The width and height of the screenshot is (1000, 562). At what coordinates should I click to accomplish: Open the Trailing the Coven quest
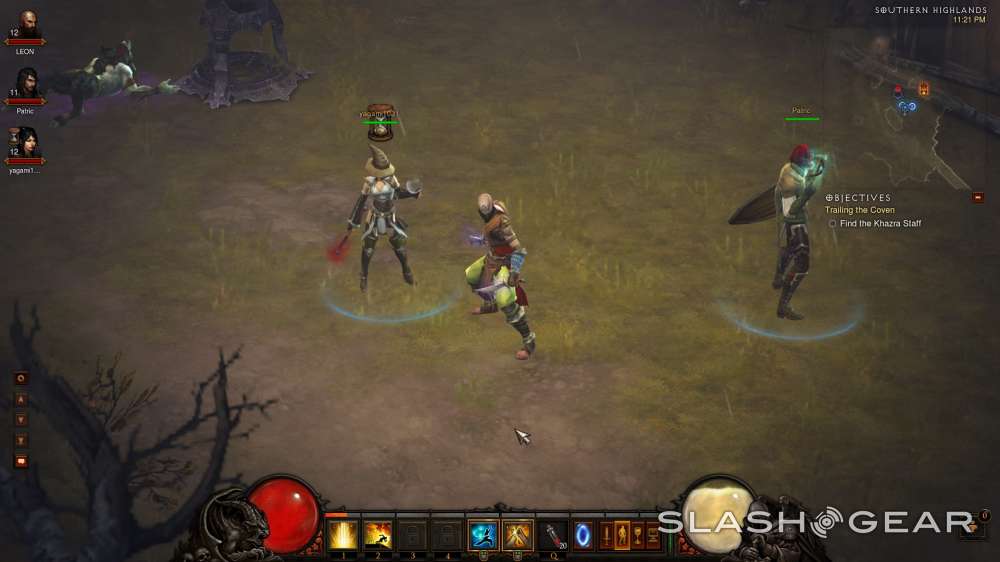[x=859, y=210]
